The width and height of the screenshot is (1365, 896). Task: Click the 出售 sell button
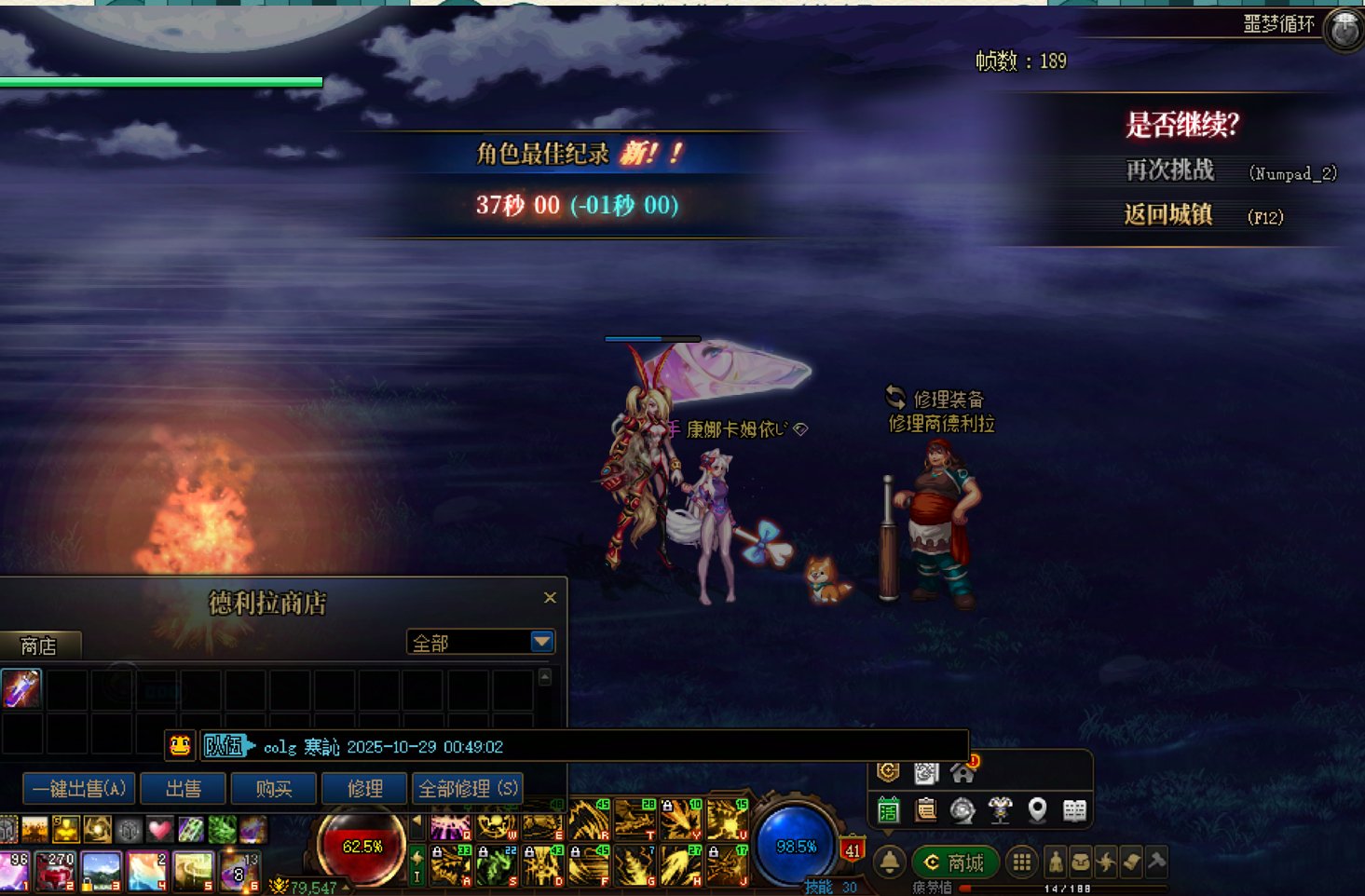(184, 789)
